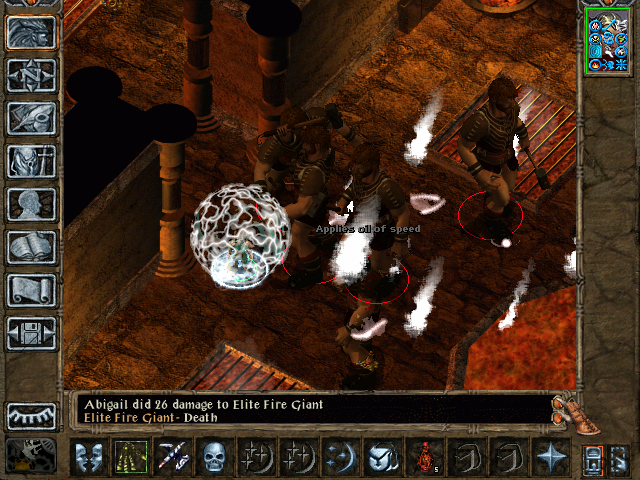Open special abilities with the star button
The width and height of the screenshot is (640, 480).
[551, 456]
